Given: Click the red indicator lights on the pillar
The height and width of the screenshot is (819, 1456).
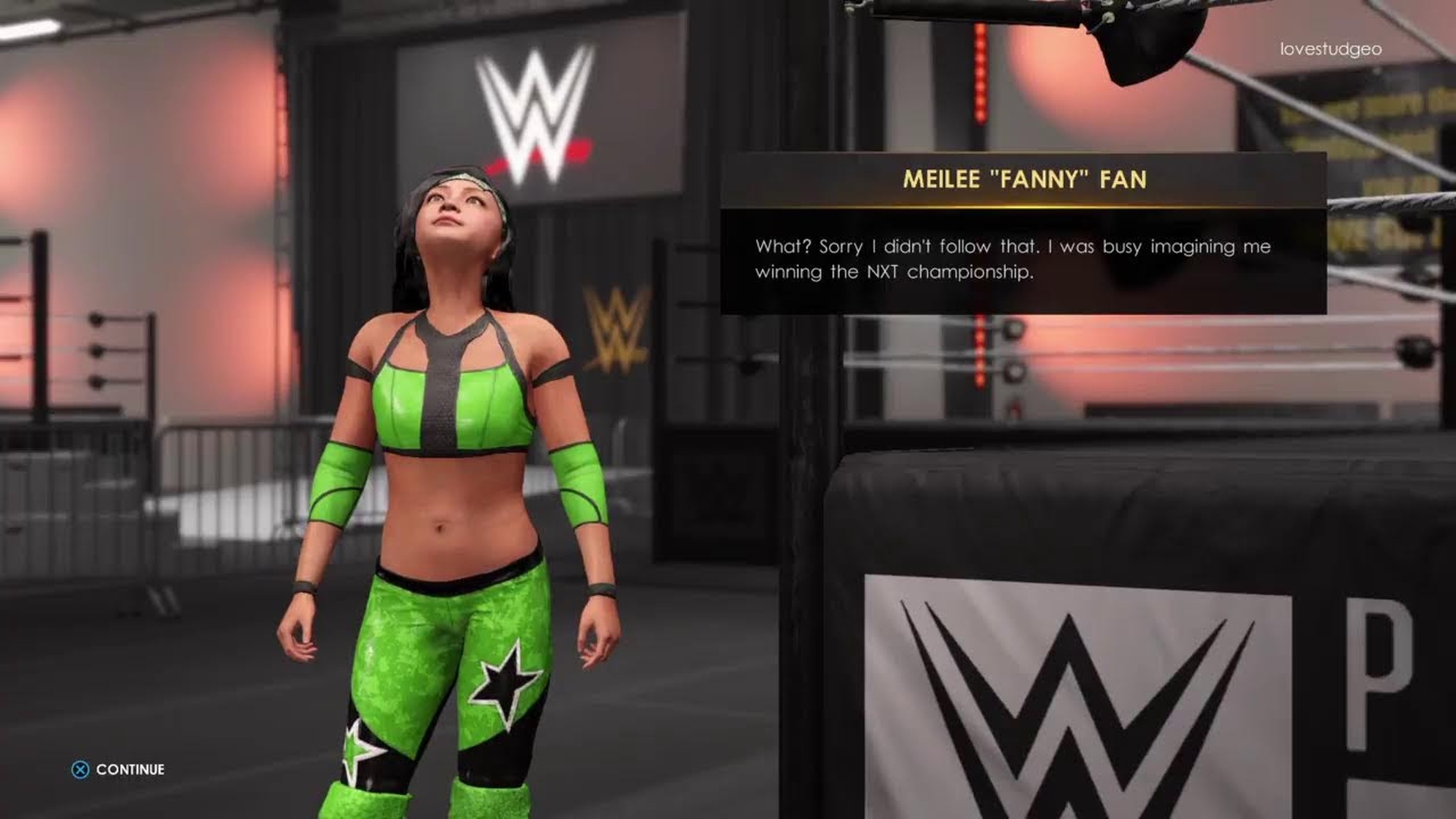Looking at the screenshot, I should pyautogui.click(x=980, y=73).
